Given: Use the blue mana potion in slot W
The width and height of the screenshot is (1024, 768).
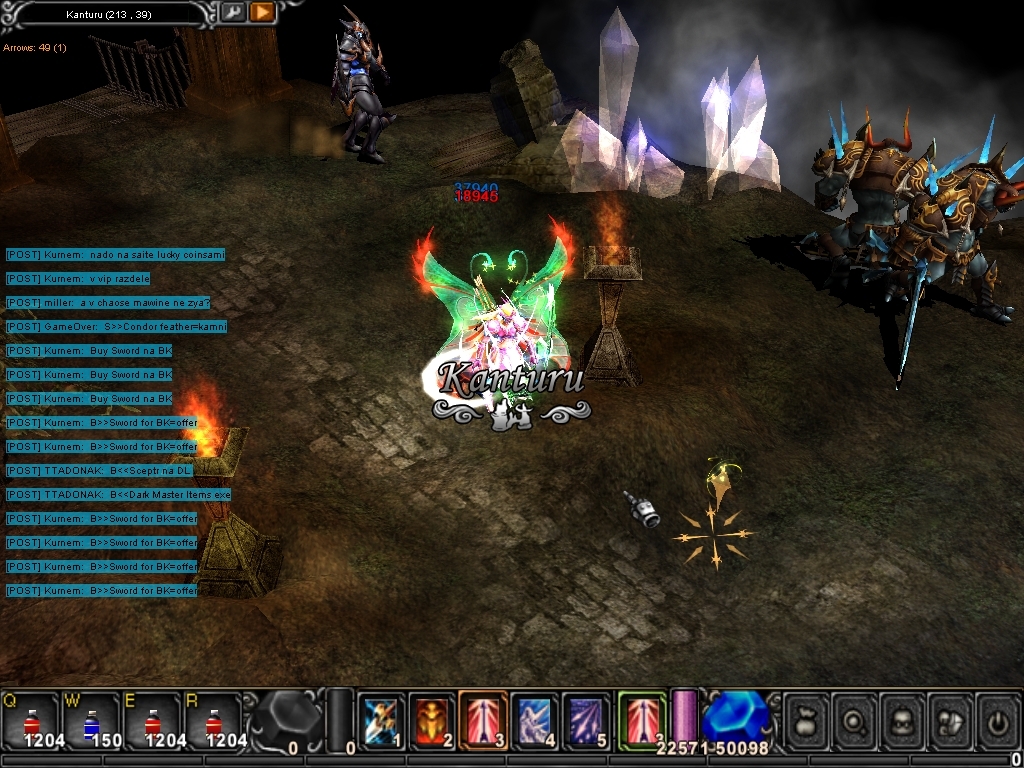Looking at the screenshot, I should coord(91,720).
